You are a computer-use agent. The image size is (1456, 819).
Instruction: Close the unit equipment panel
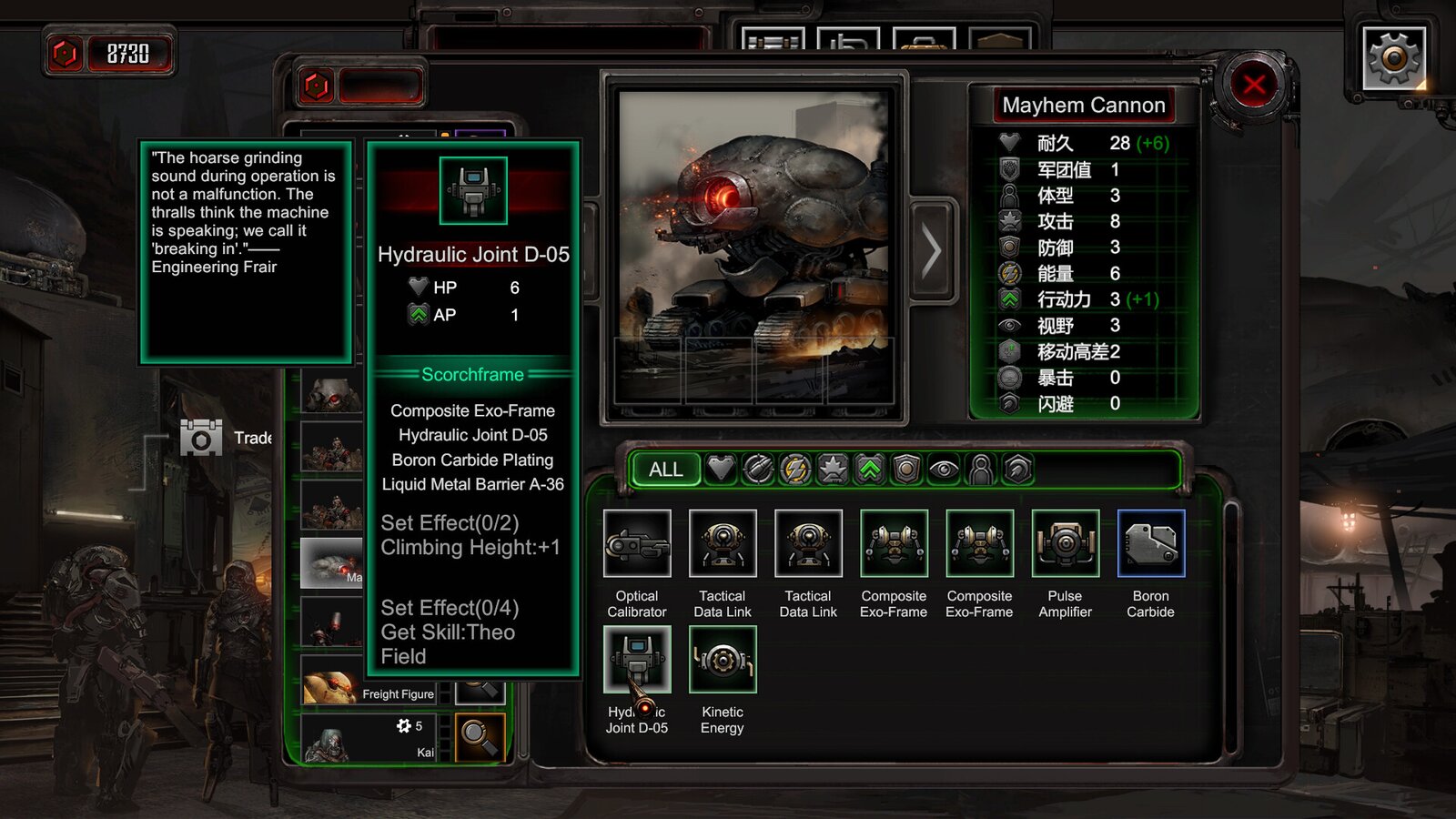1254,86
